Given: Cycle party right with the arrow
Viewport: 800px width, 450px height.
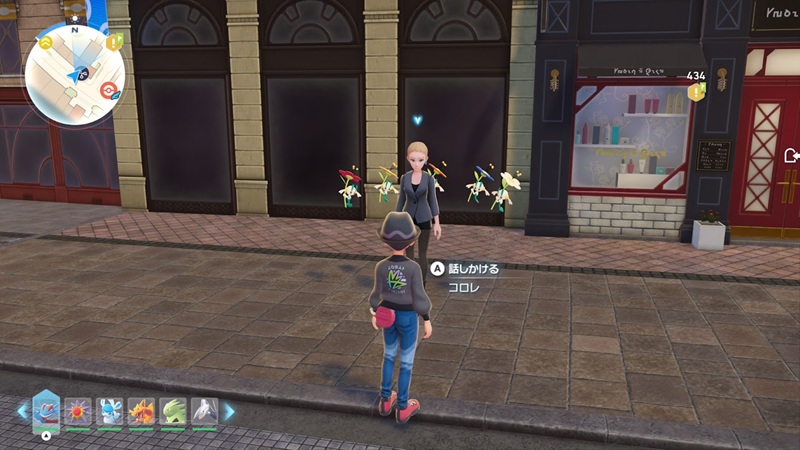Looking at the screenshot, I should [x=229, y=411].
